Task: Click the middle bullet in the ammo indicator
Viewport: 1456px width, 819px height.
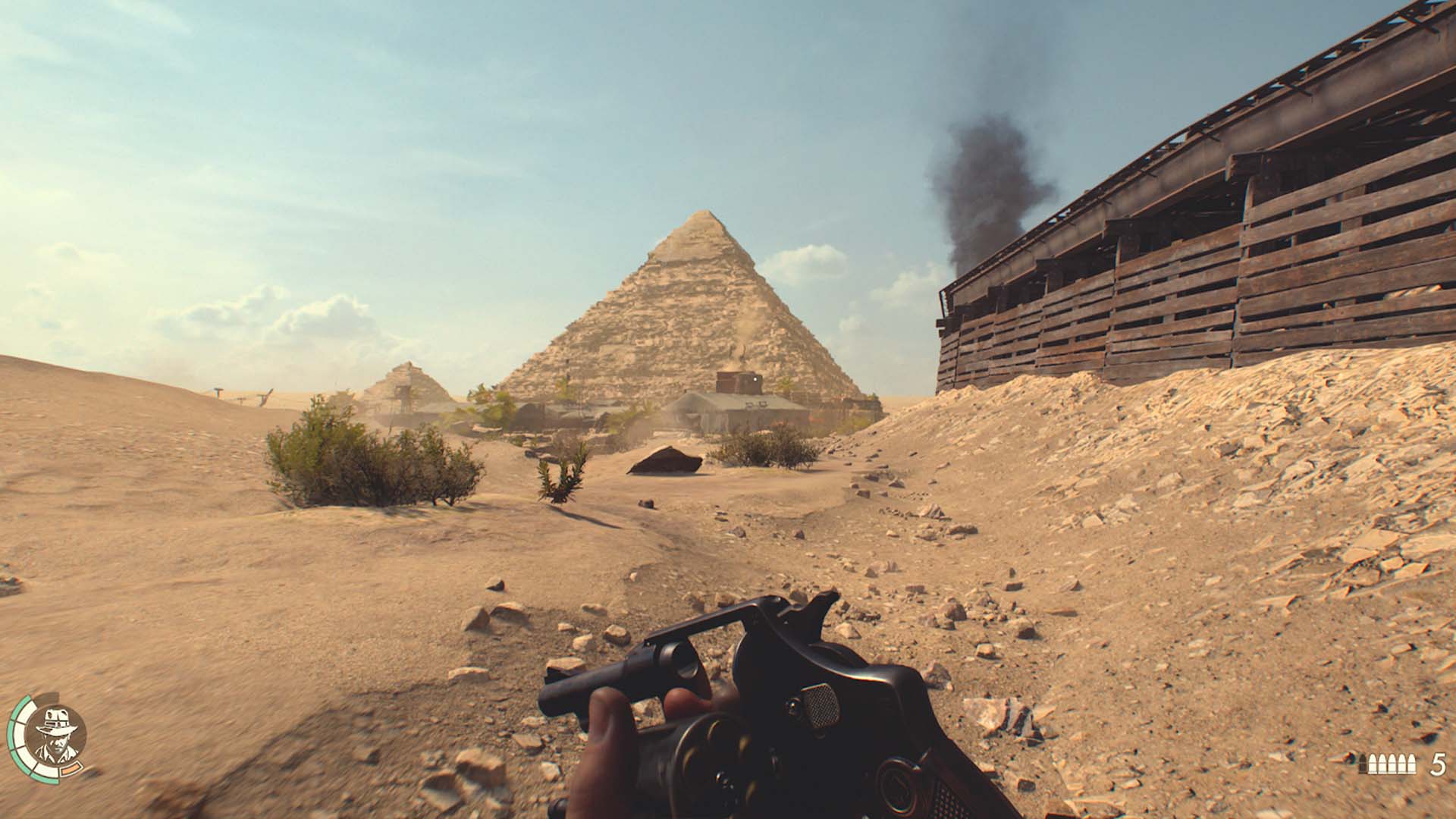Action: click(1392, 762)
